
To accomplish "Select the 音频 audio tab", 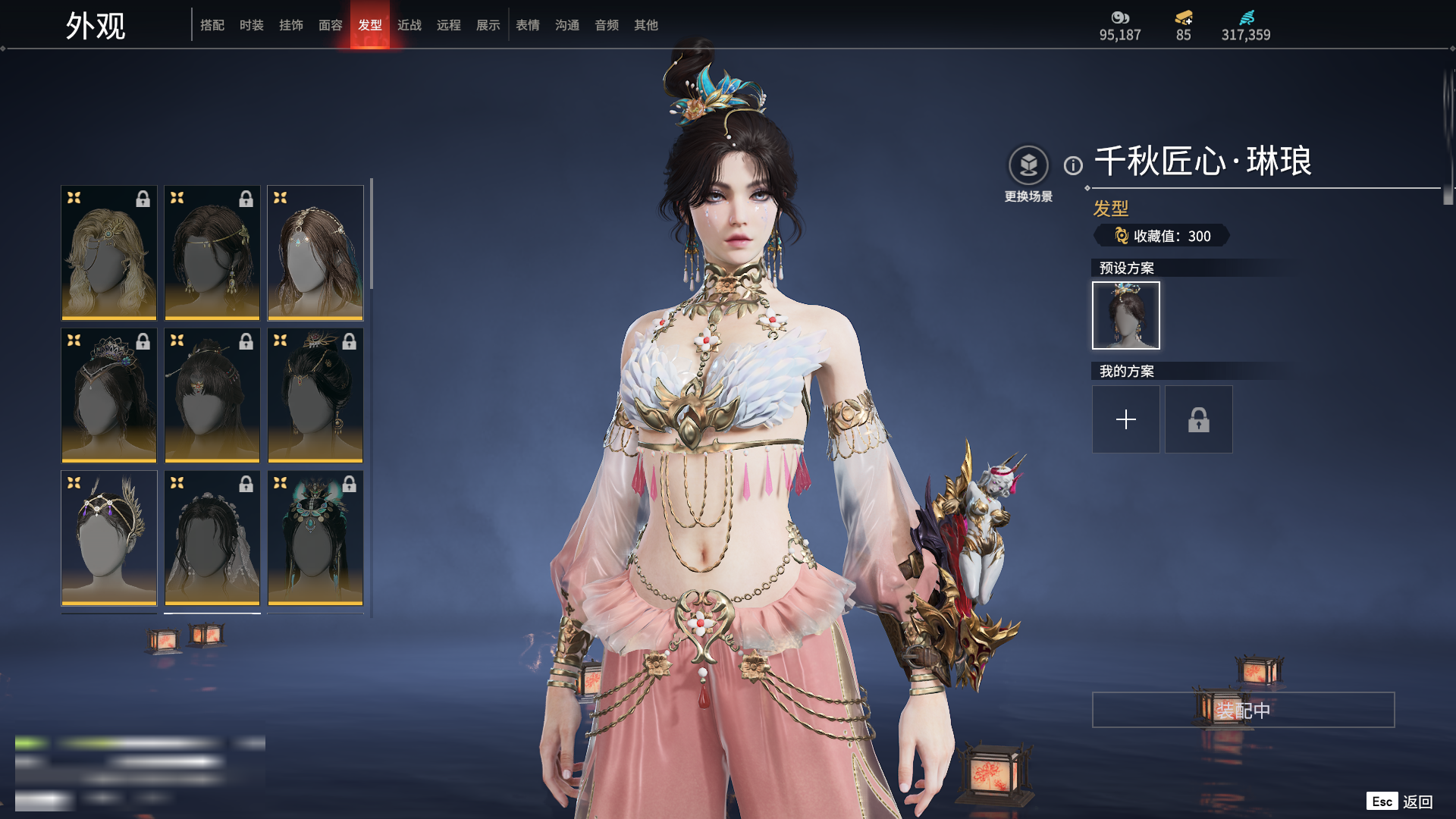I will [607, 25].
